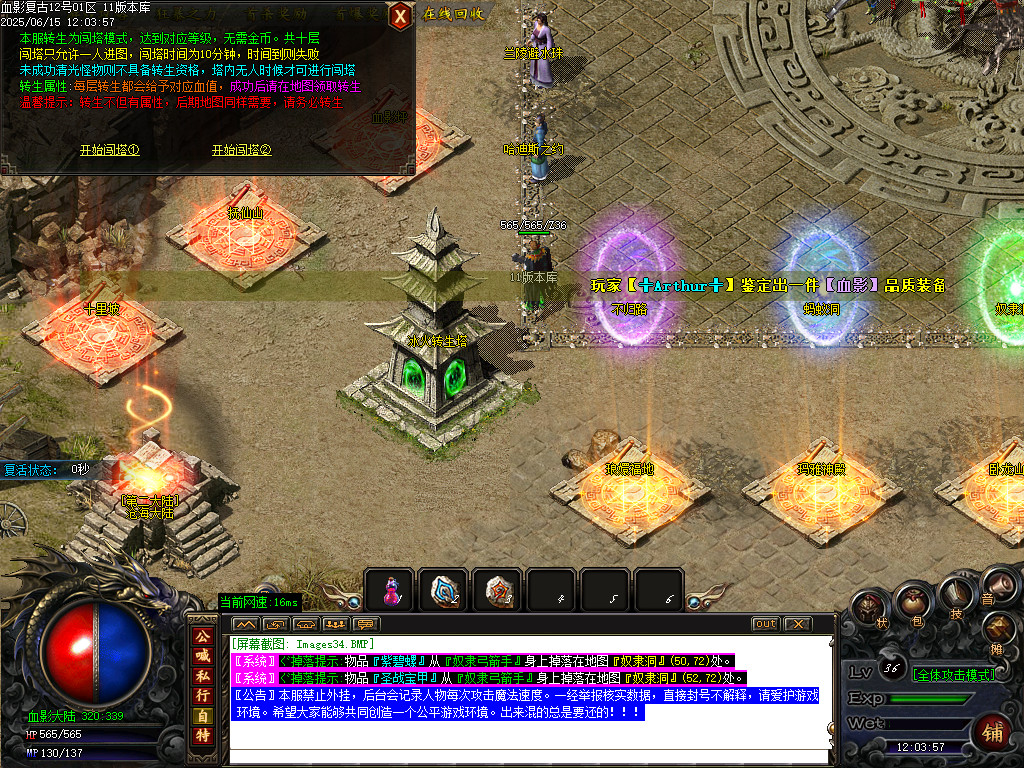Viewport: 1024px width, 768px height.
Task: Use the pink potion in hotbar slot 1
Action: [x=390, y=590]
